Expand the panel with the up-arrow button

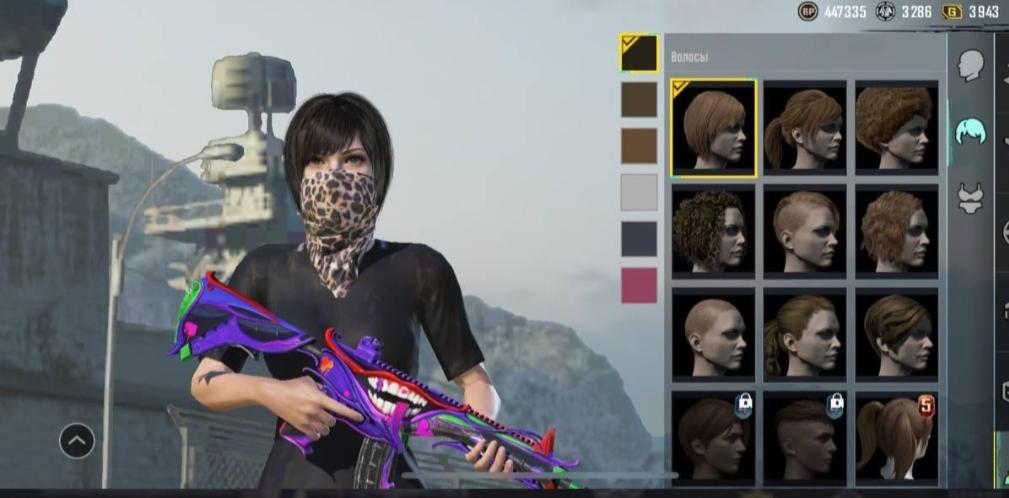tap(77, 440)
